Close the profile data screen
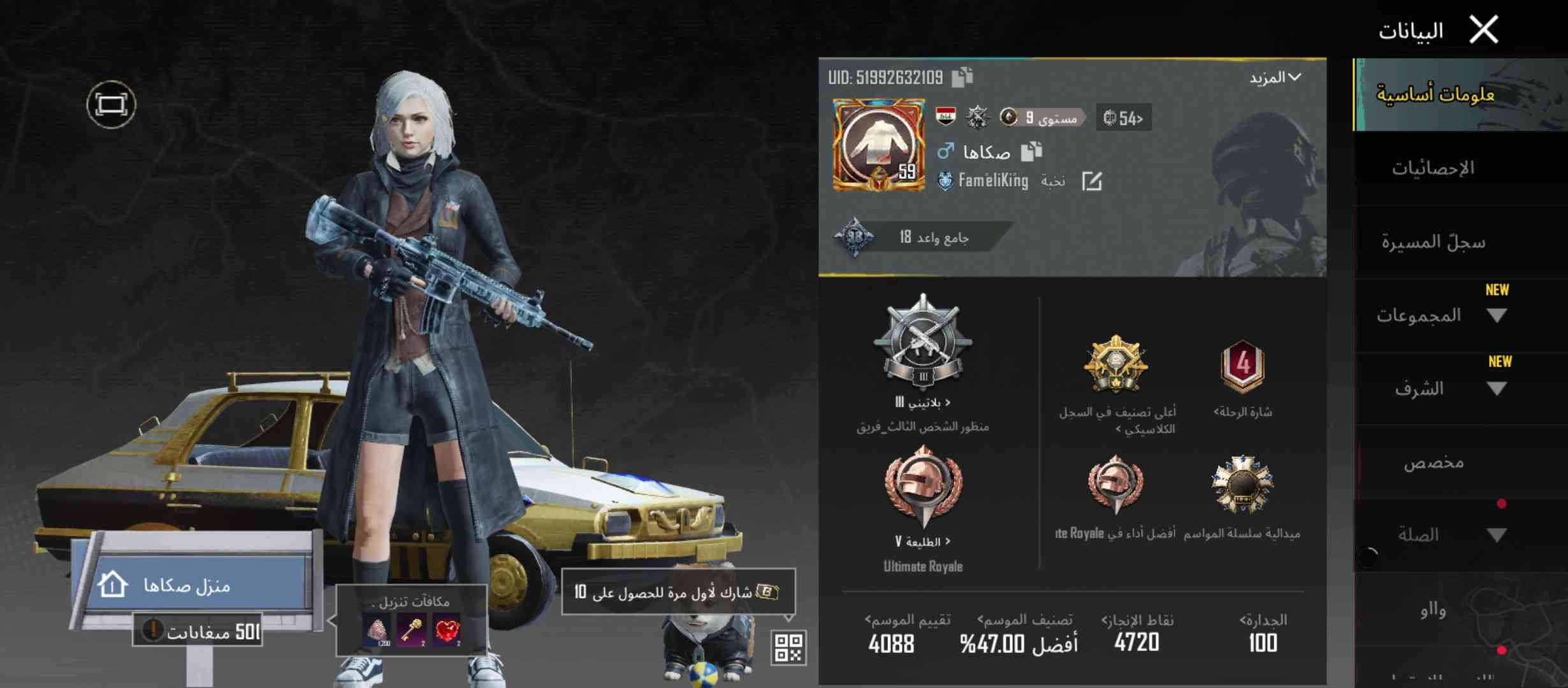This screenshot has height=688, width=1568. point(1484,30)
